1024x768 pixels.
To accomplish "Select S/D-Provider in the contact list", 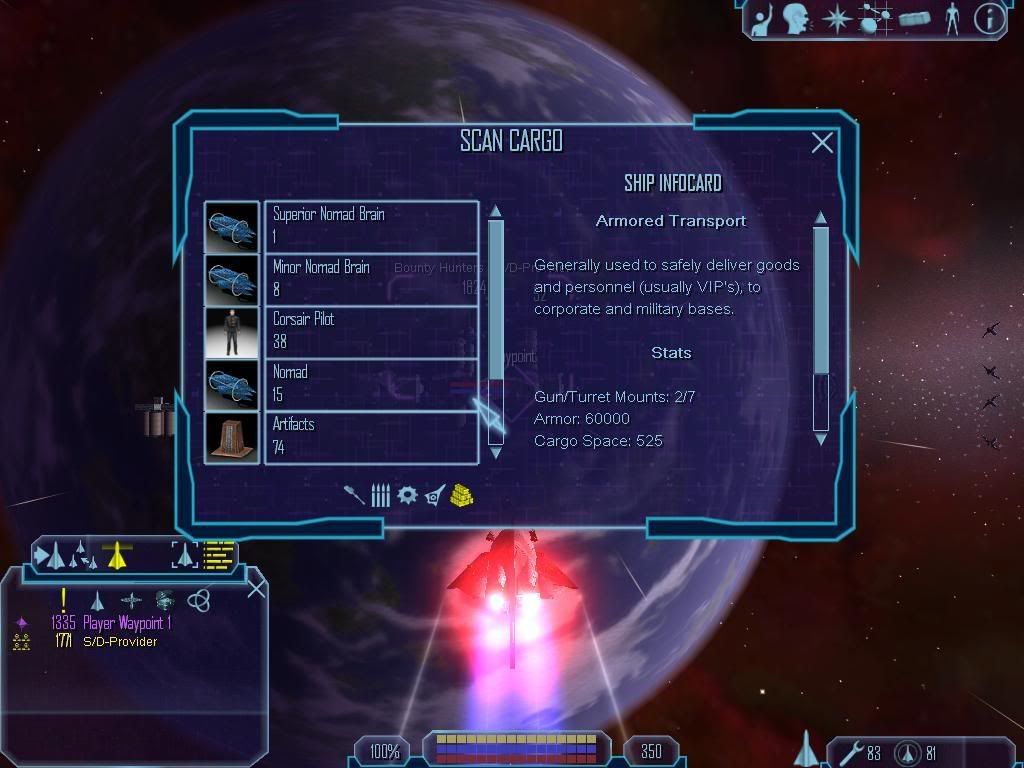I will pyautogui.click(x=119, y=641).
